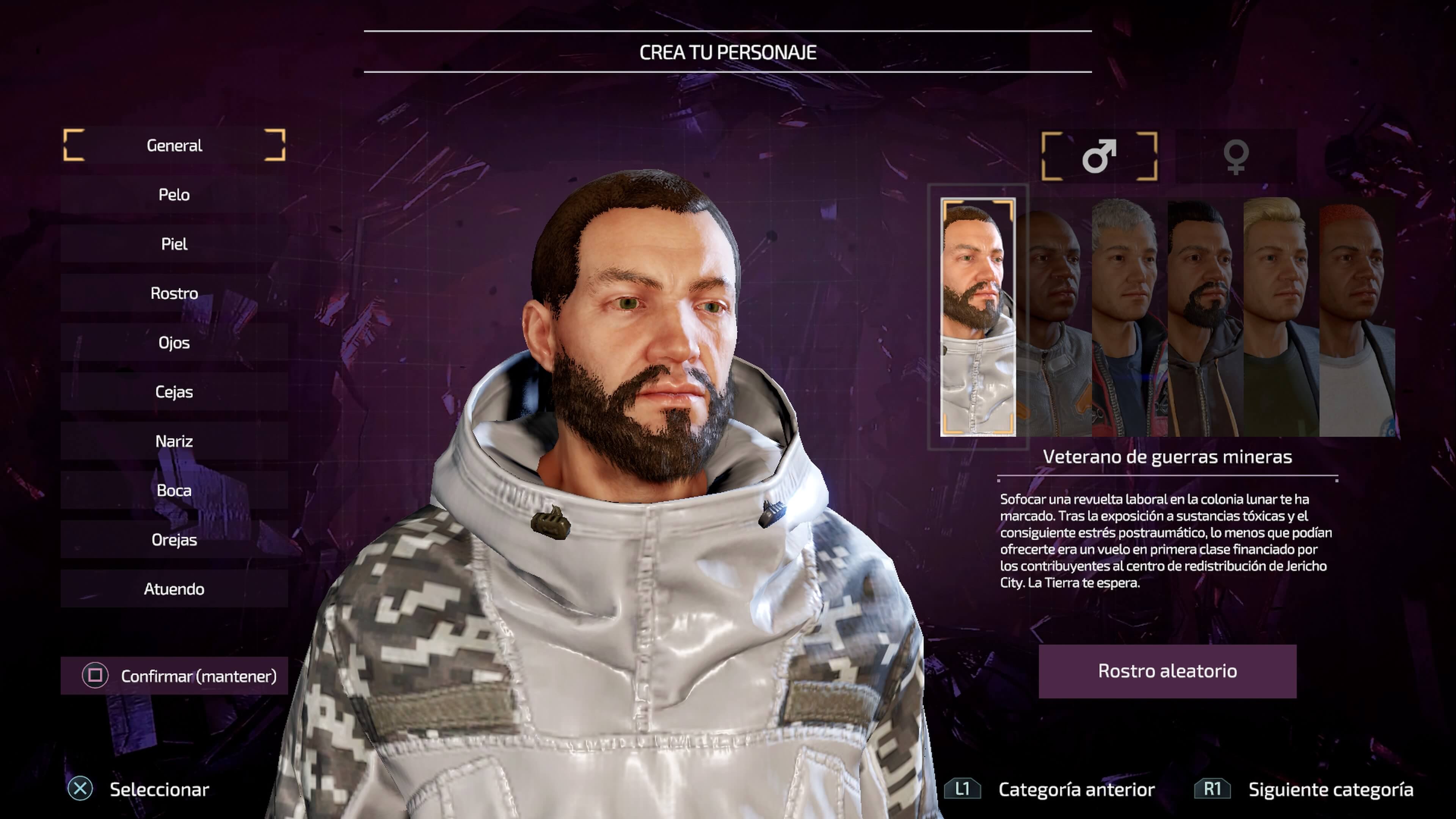Choose the Orejas category
1456x819 pixels.
tap(174, 540)
